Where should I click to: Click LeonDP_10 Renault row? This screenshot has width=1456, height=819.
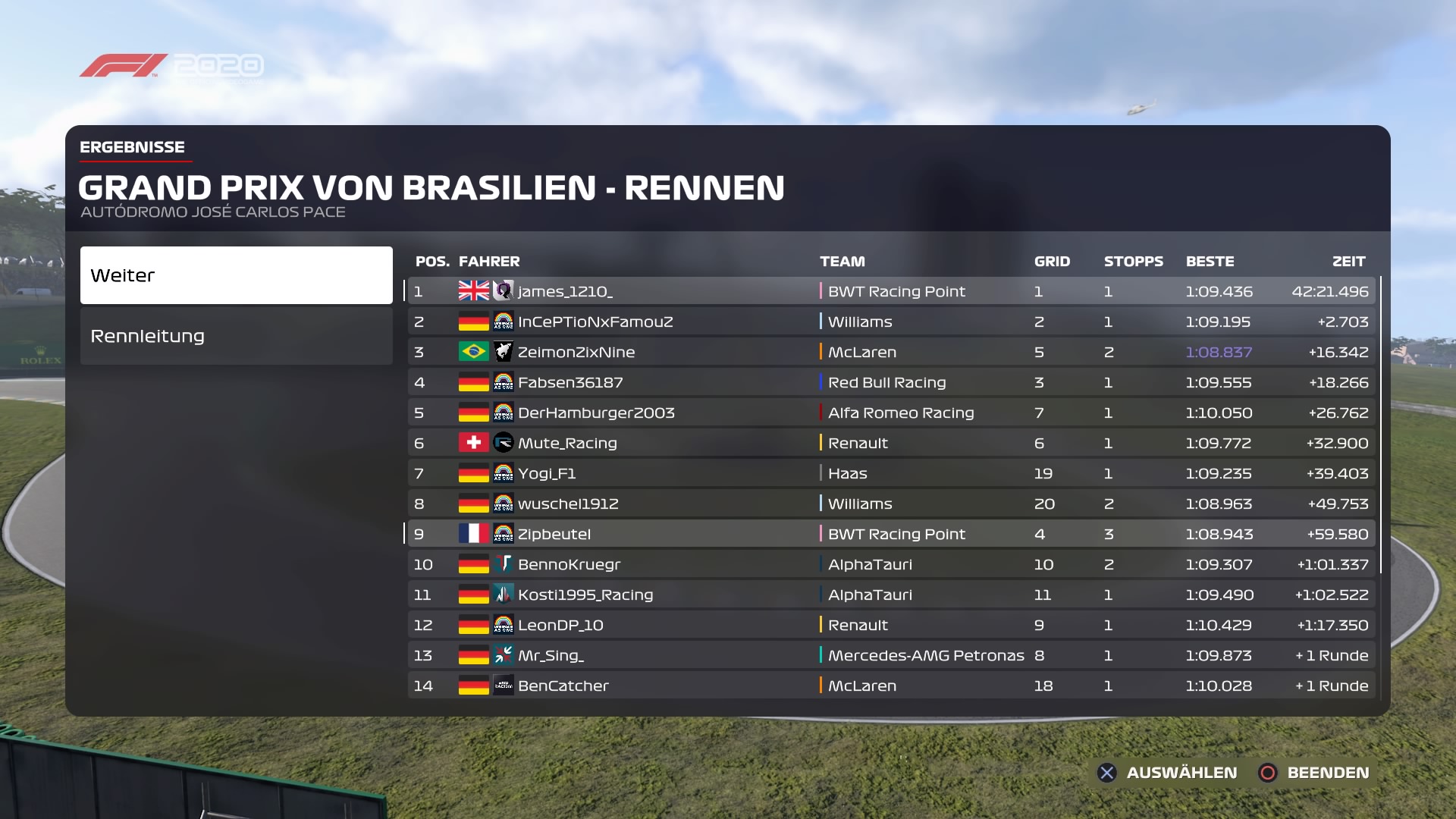pyautogui.click(x=891, y=625)
